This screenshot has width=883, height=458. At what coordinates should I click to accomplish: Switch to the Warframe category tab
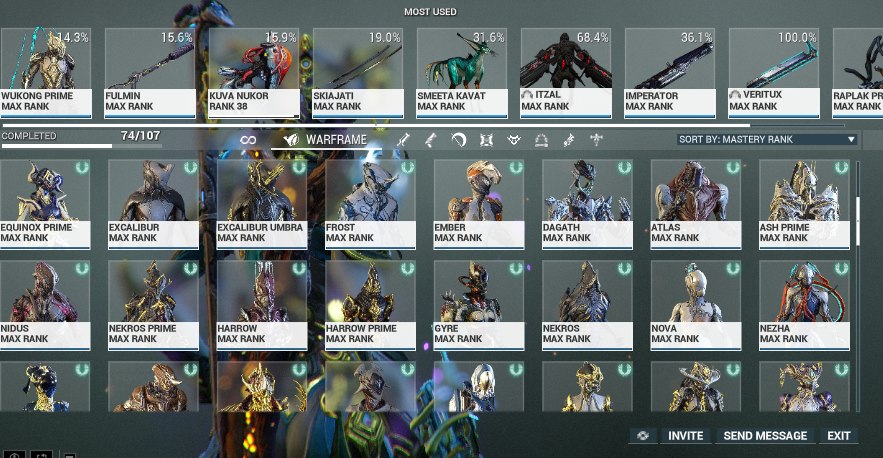pos(326,140)
